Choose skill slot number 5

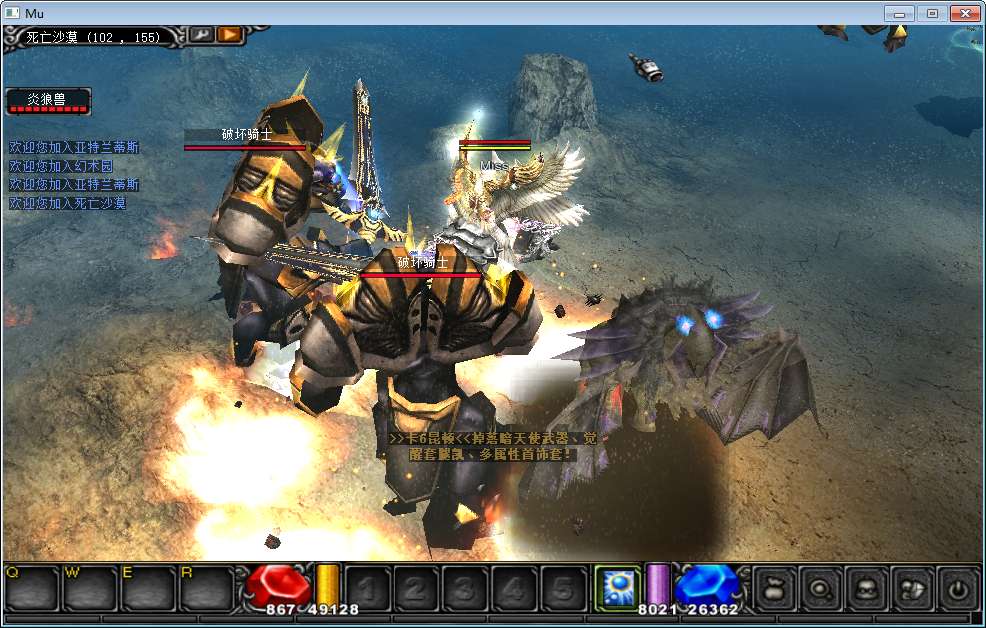point(563,589)
